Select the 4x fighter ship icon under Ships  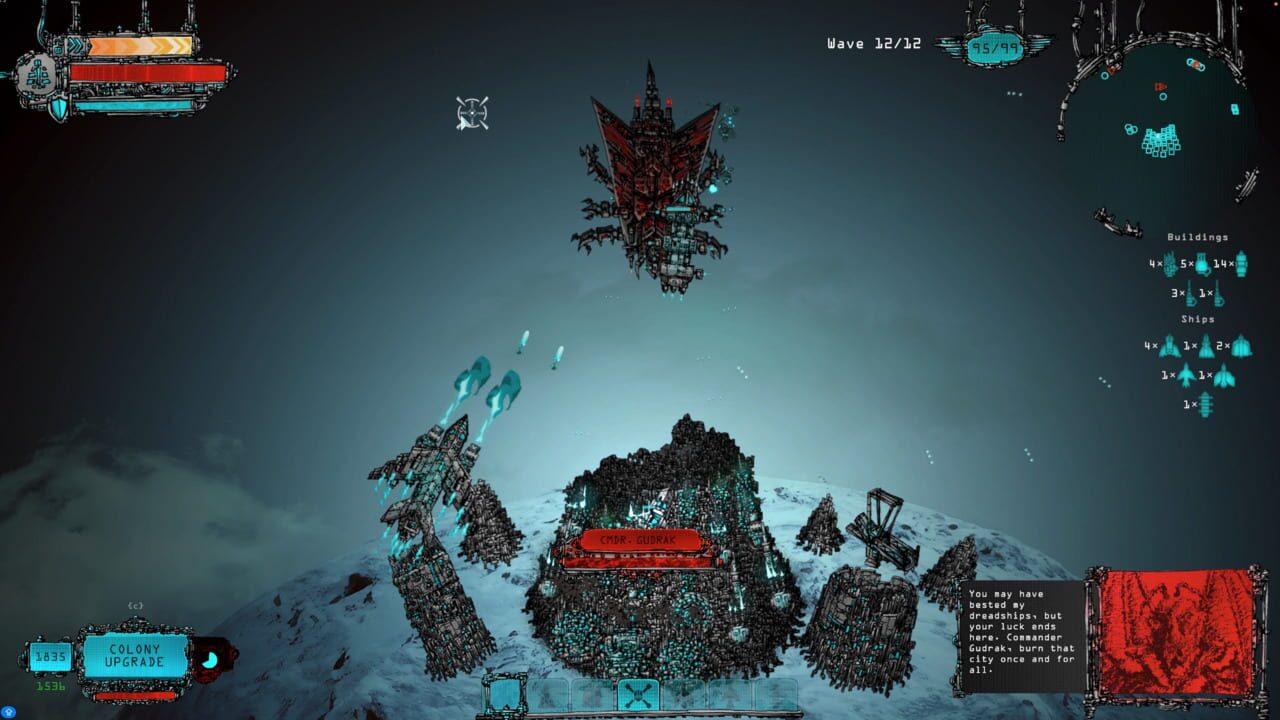pos(1168,346)
